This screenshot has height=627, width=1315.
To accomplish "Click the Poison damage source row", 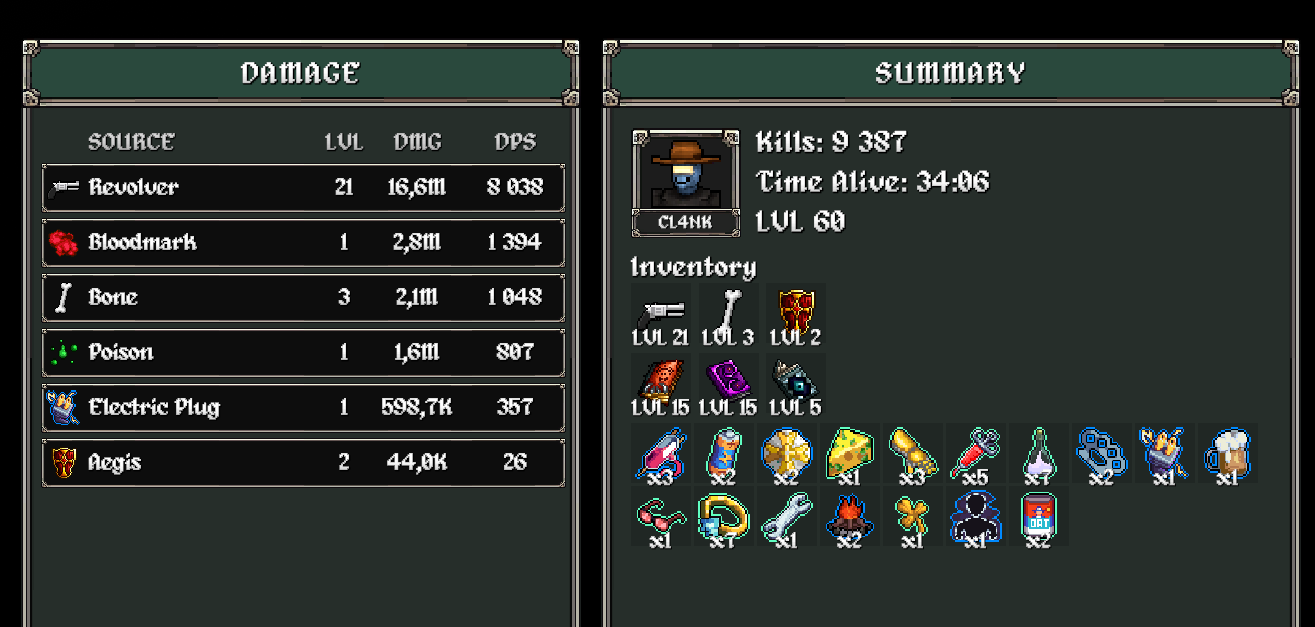I will click(x=303, y=352).
